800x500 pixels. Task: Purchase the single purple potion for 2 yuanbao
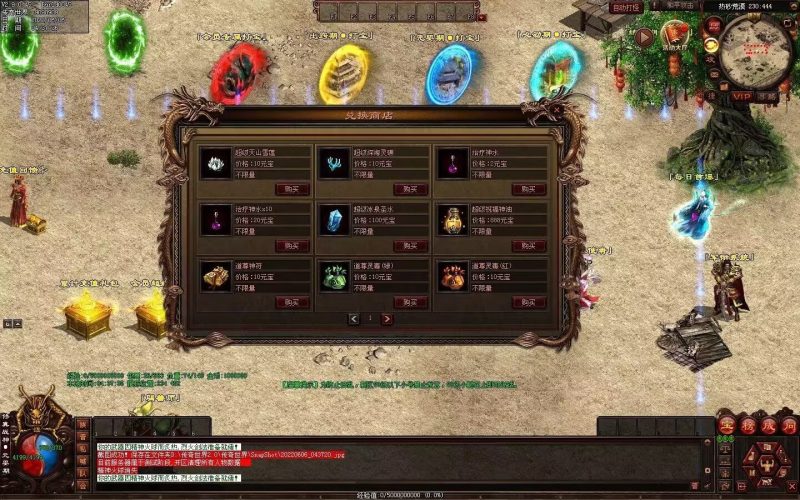click(x=528, y=189)
